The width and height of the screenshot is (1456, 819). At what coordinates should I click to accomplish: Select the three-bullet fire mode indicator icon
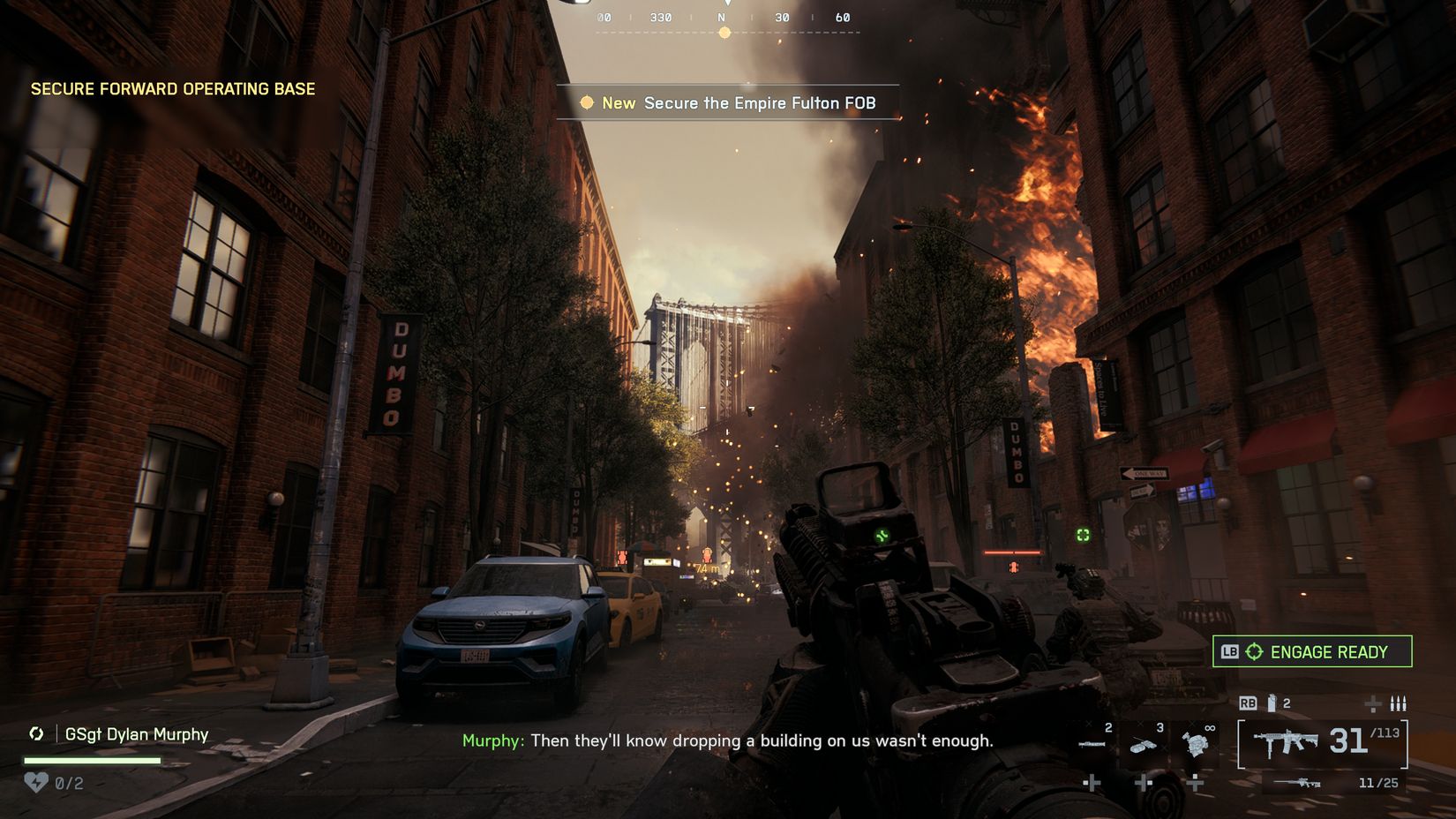point(1398,704)
